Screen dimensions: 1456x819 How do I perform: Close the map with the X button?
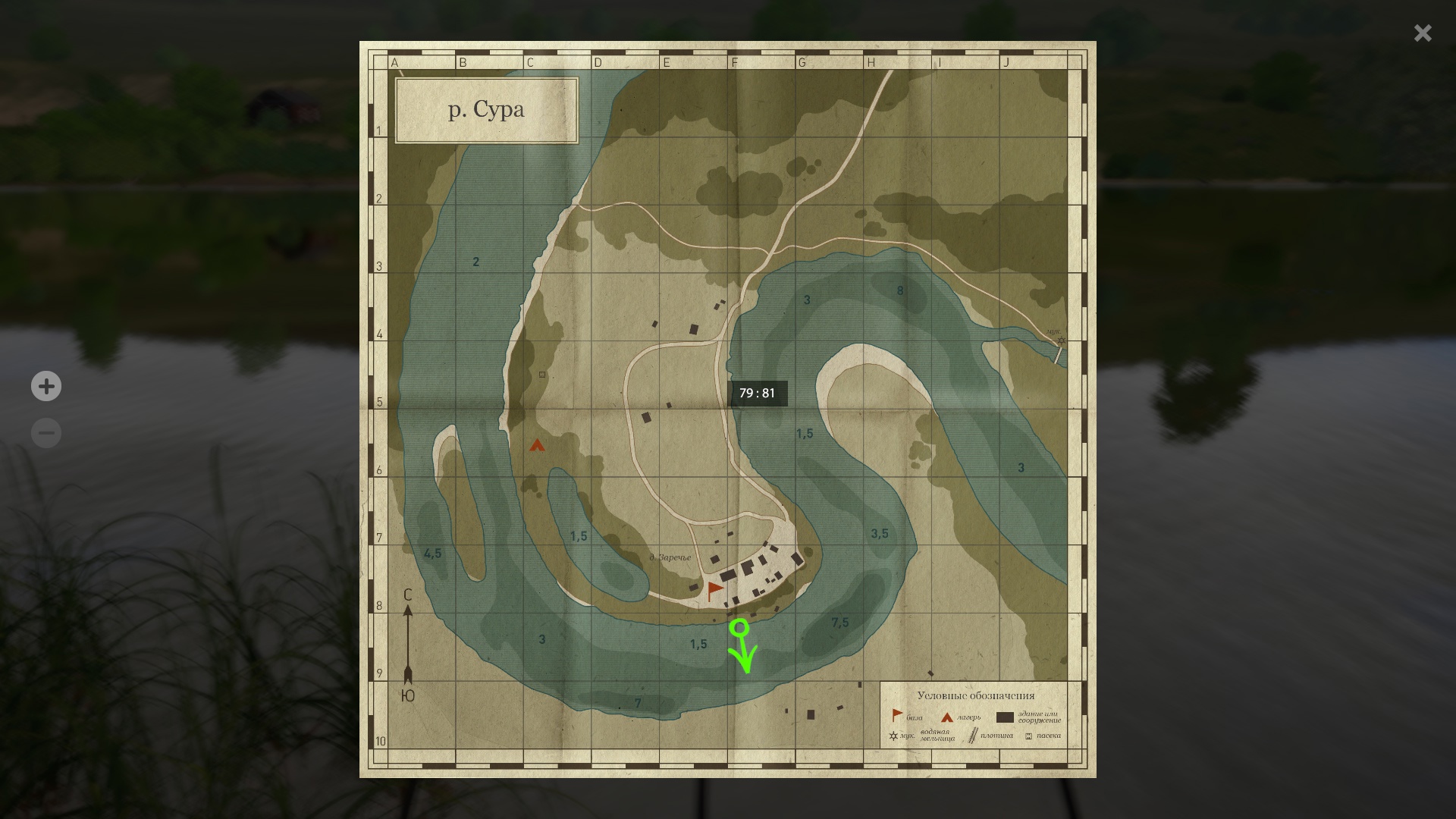pos(1422,33)
